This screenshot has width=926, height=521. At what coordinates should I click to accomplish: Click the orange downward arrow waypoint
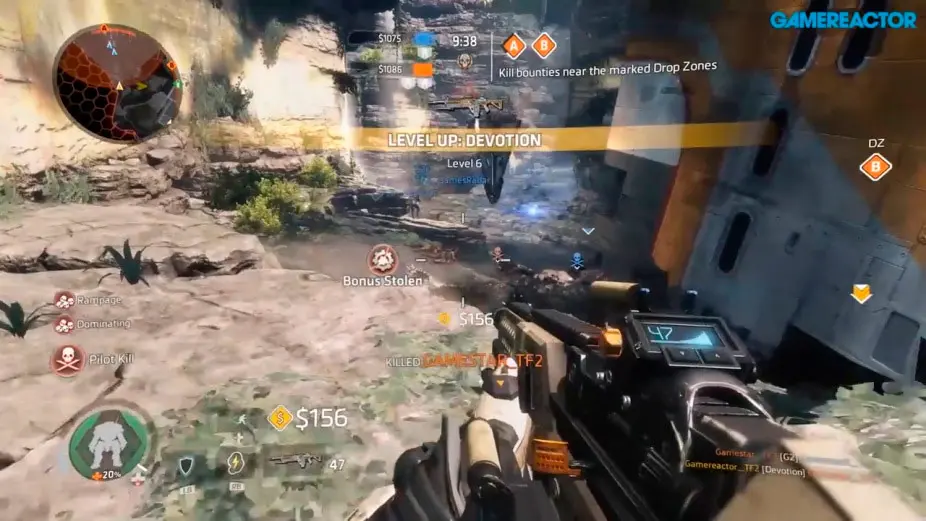(x=860, y=293)
